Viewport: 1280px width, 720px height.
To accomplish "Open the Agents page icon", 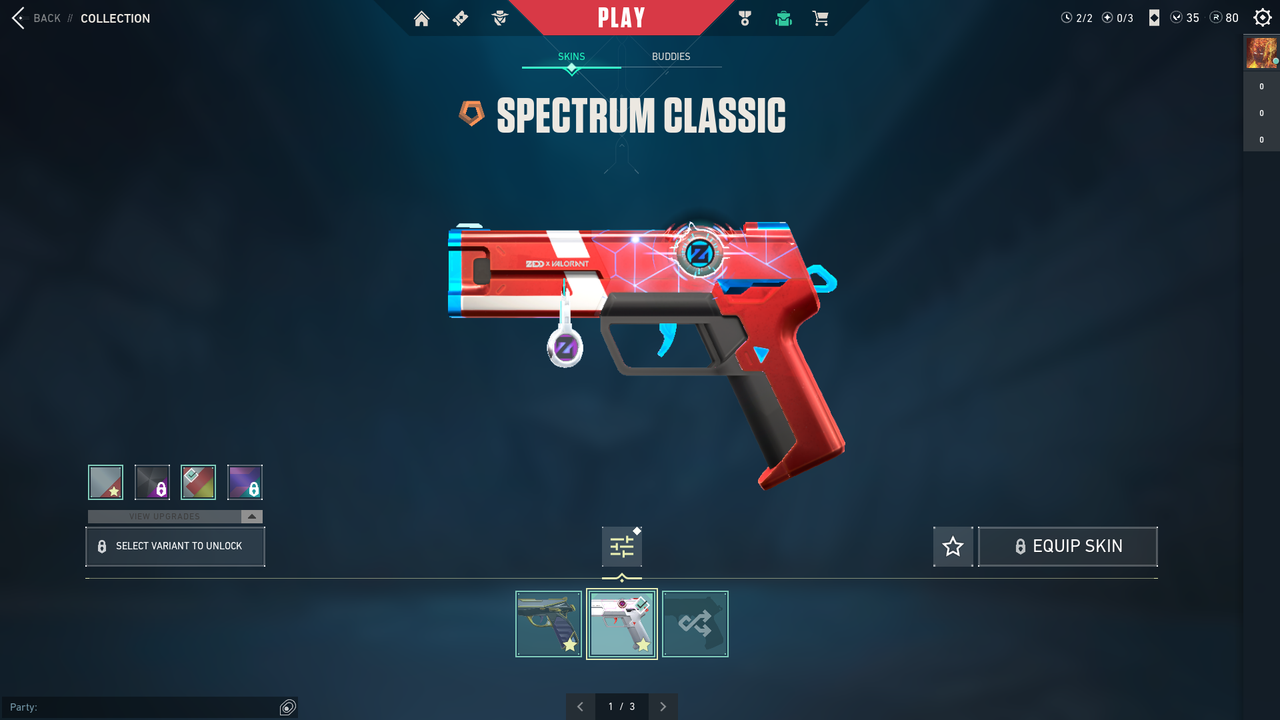I will point(500,18).
